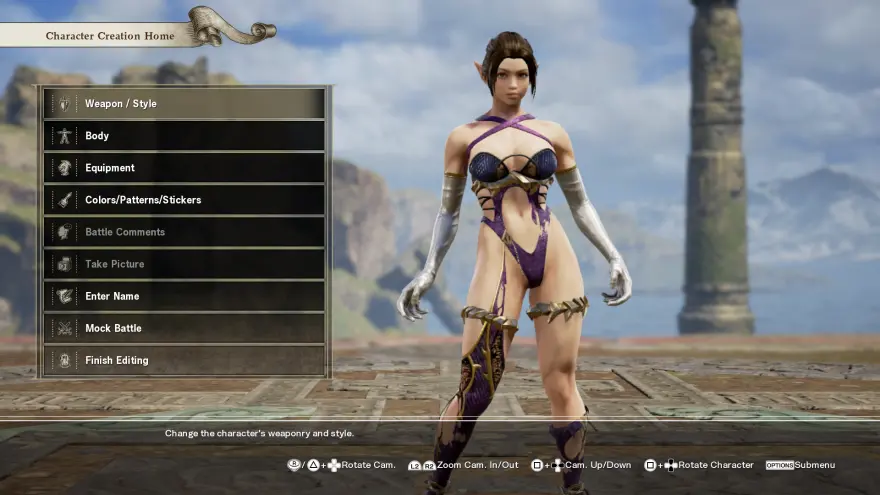Screen dimensions: 880x495
Task: Open the Enter Name option
Action: pos(185,296)
